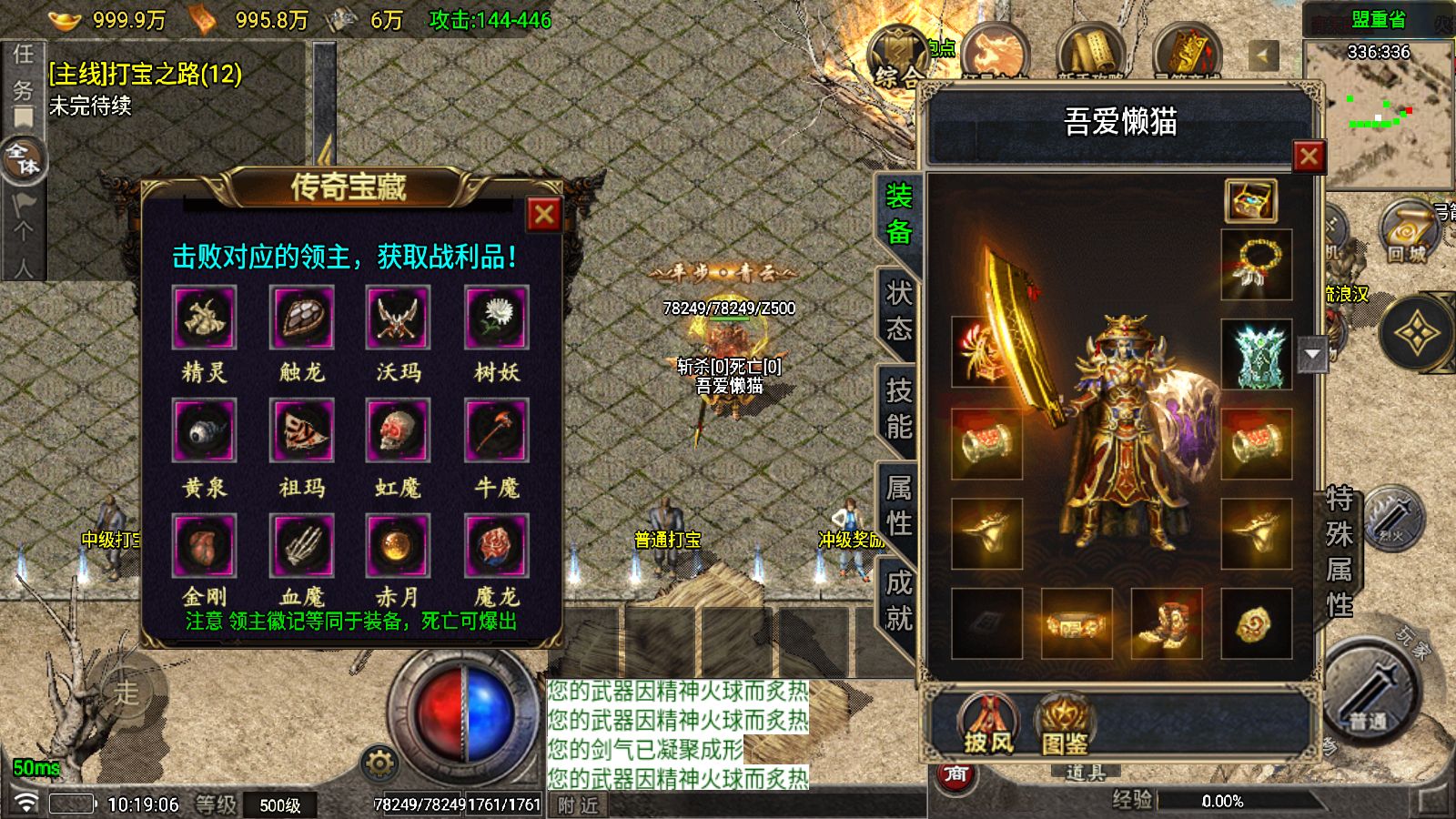Open the 图鉴 codex button

click(x=1065, y=725)
